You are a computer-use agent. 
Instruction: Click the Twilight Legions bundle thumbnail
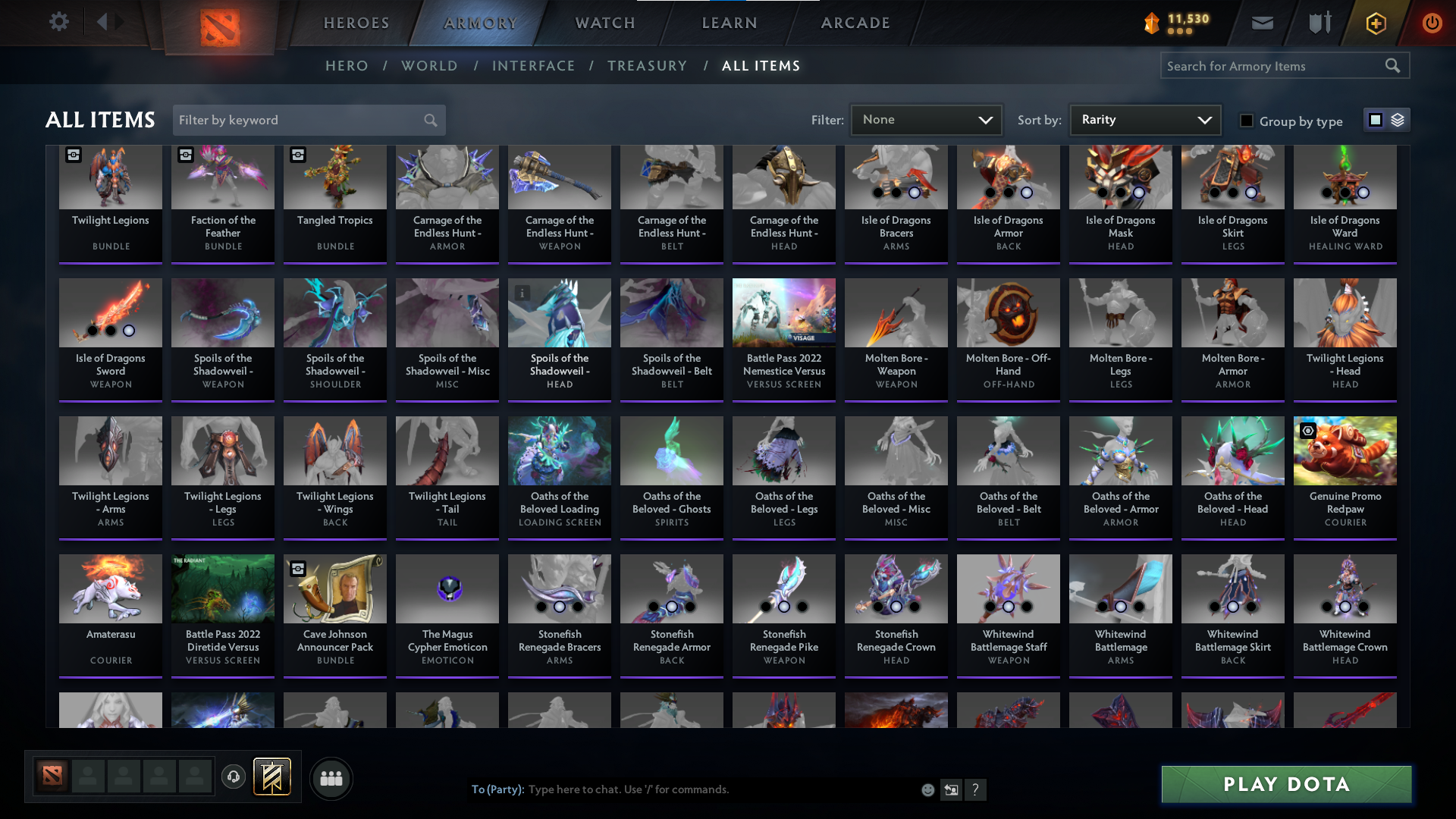[x=111, y=177]
